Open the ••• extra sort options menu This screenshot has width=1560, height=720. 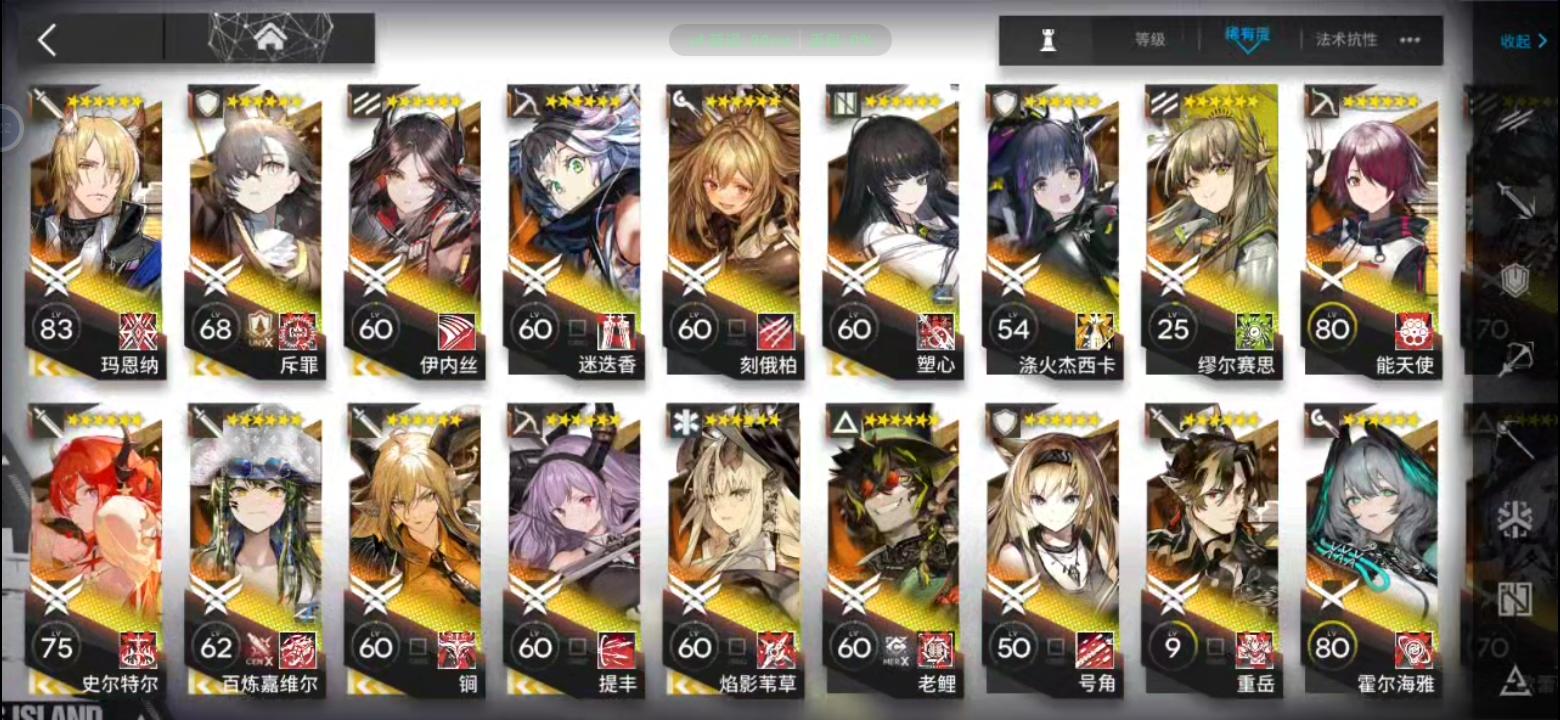(x=1409, y=40)
